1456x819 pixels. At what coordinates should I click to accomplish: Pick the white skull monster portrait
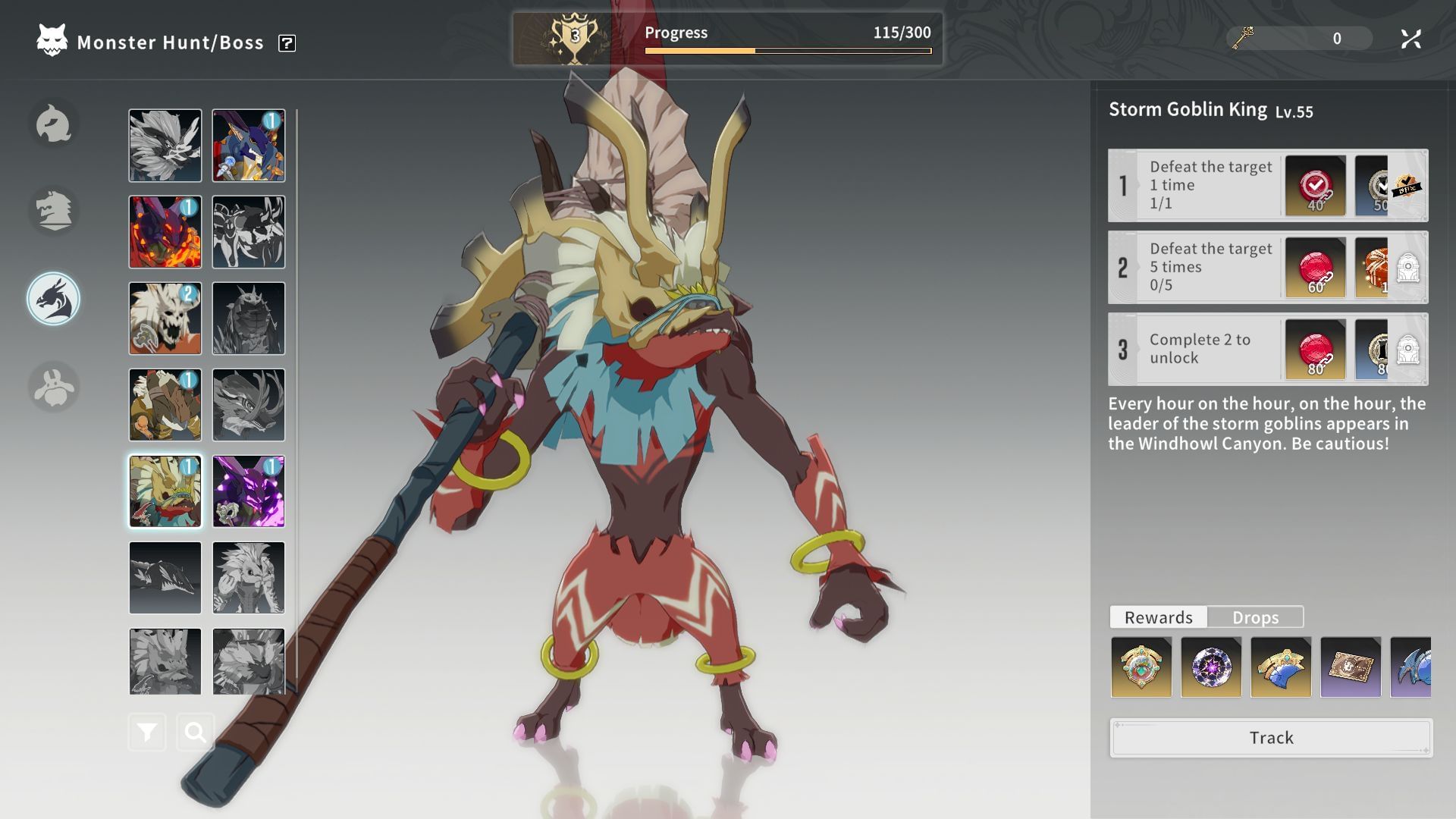165,318
